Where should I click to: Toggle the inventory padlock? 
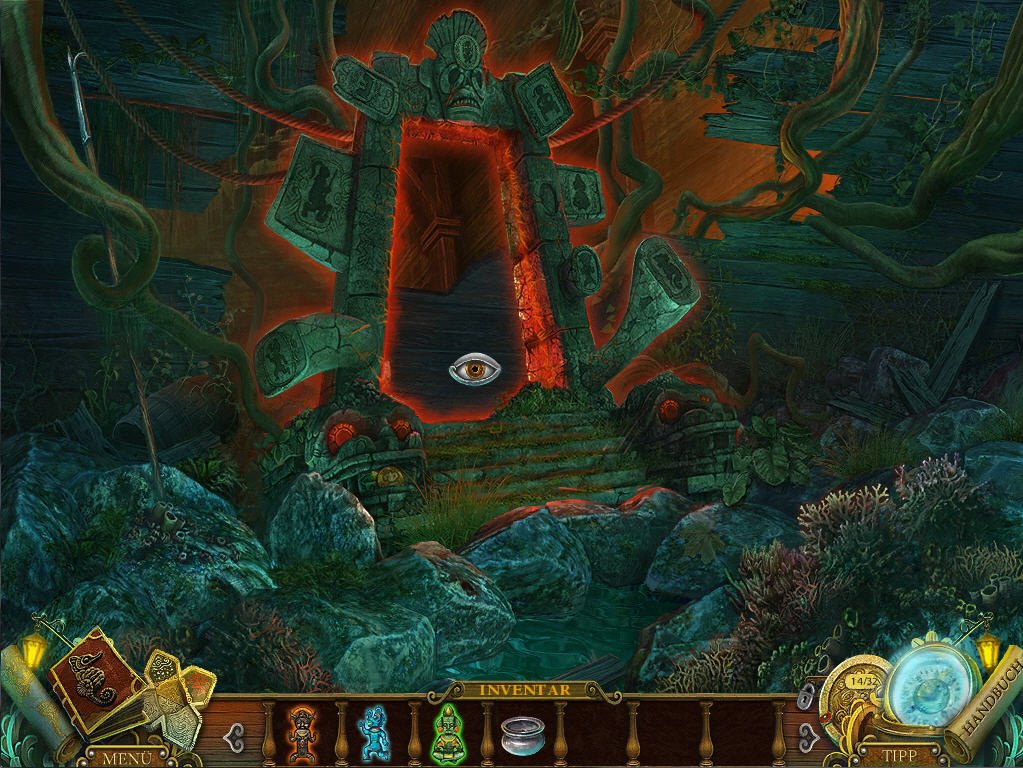click(x=806, y=697)
